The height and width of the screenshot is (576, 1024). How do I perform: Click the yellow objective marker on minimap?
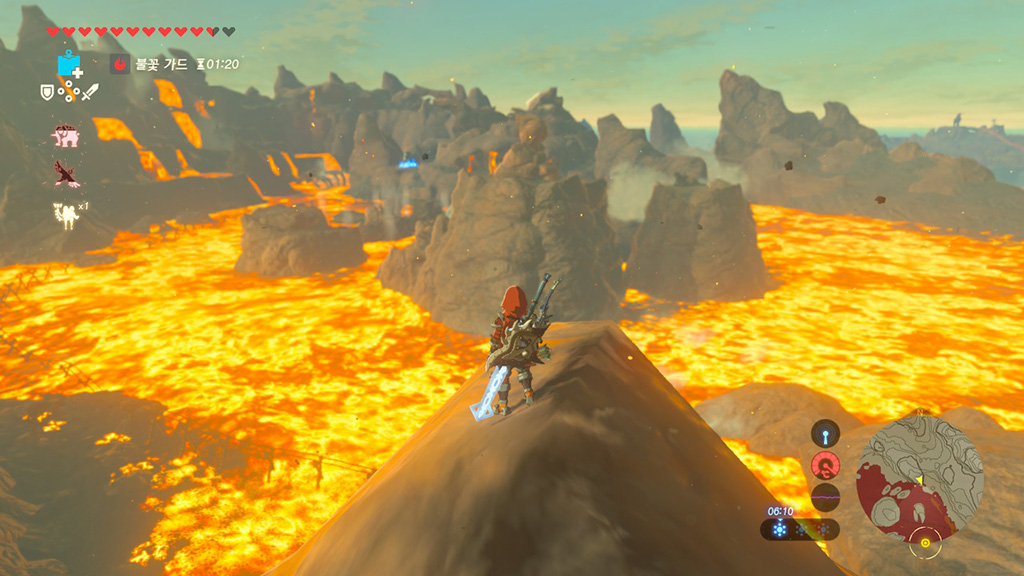pos(925,543)
